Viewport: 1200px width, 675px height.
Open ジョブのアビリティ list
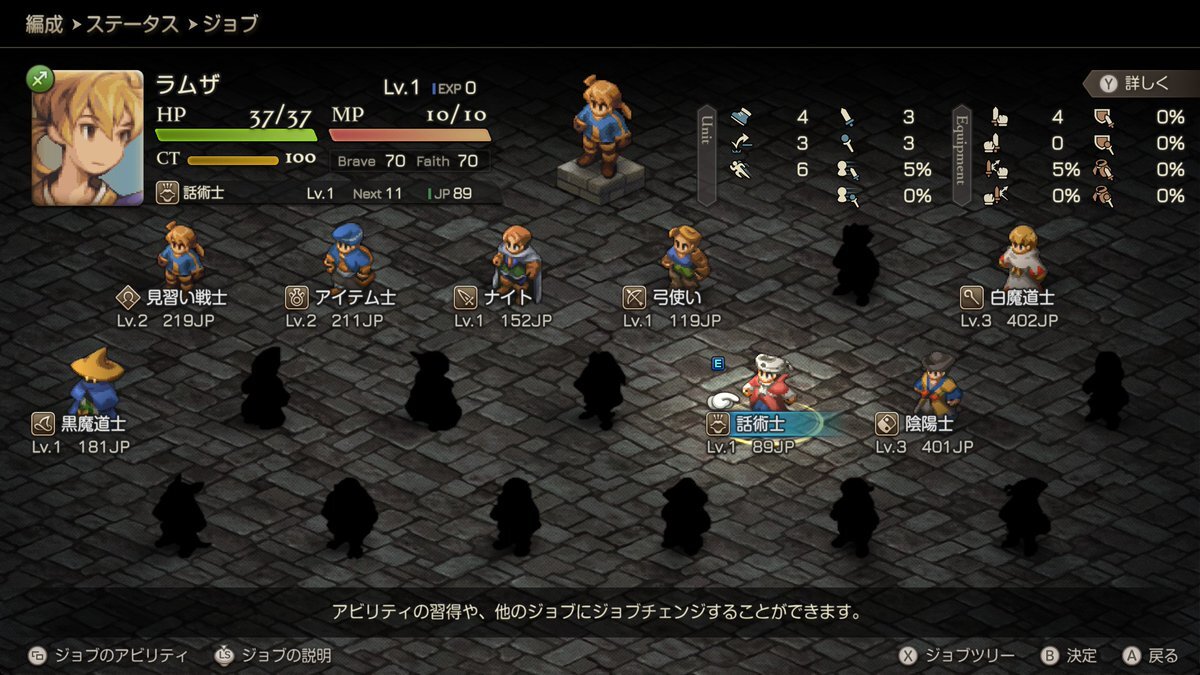(x=108, y=656)
